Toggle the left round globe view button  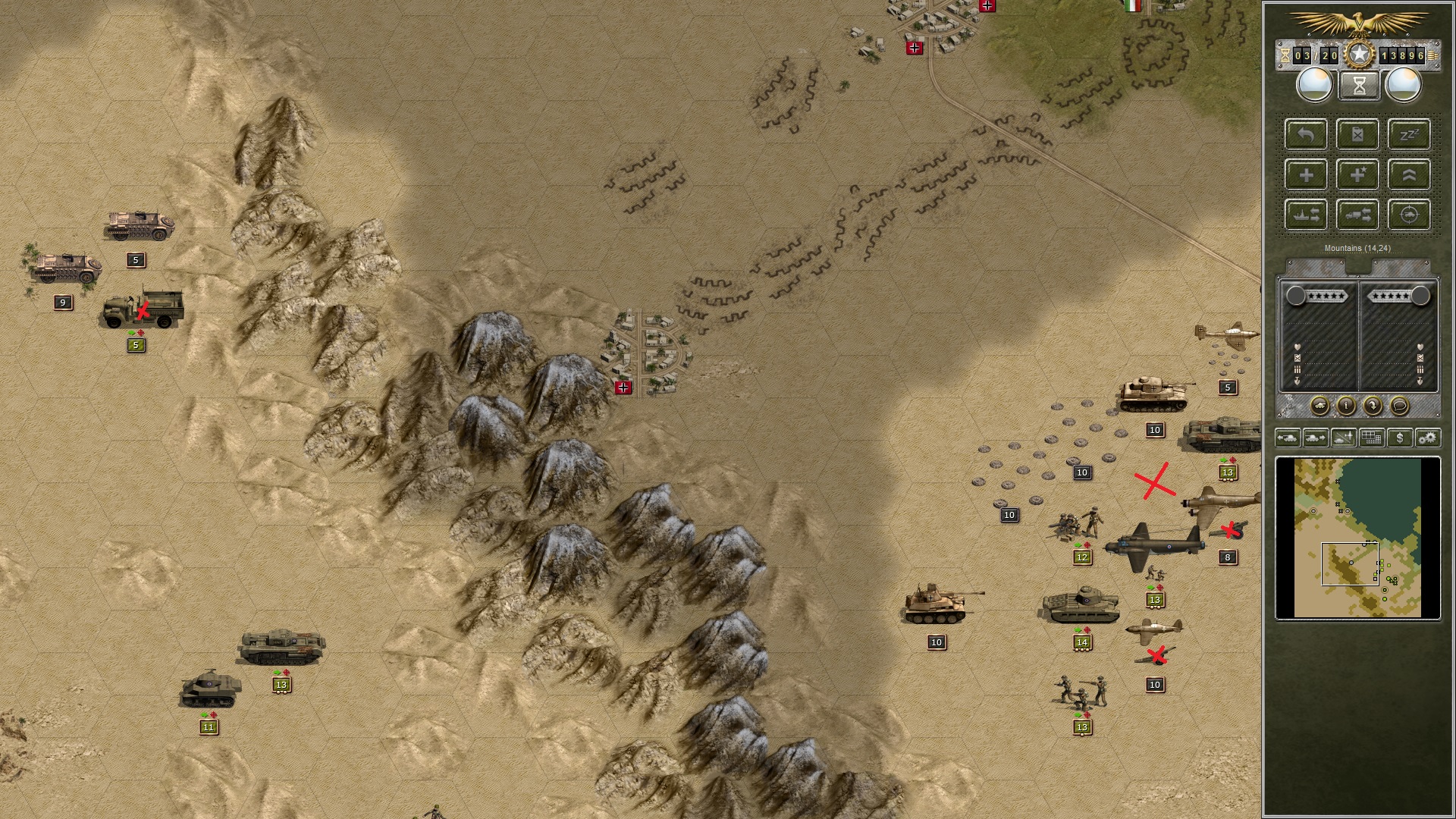[x=1314, y=85]
